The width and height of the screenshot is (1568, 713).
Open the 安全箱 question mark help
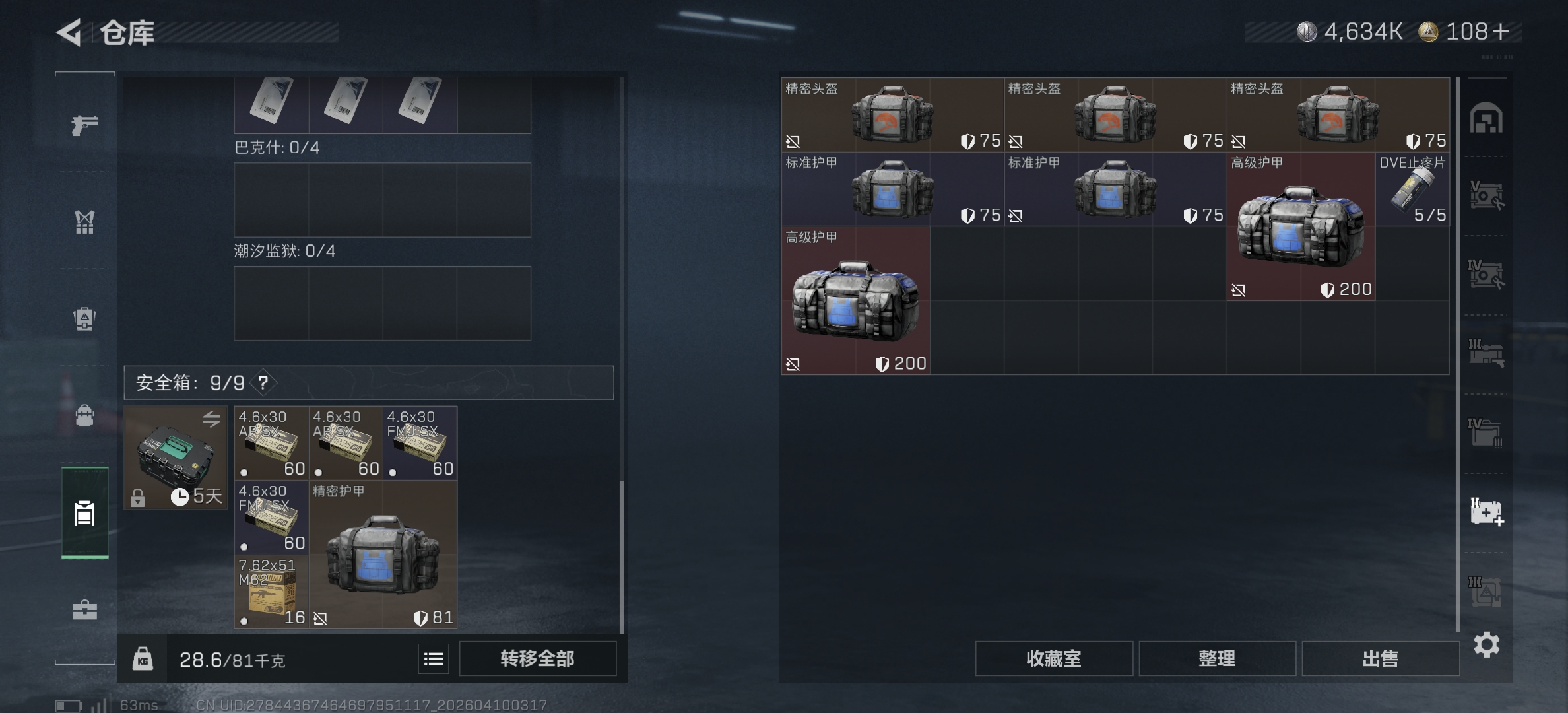(x=262, y=382)
